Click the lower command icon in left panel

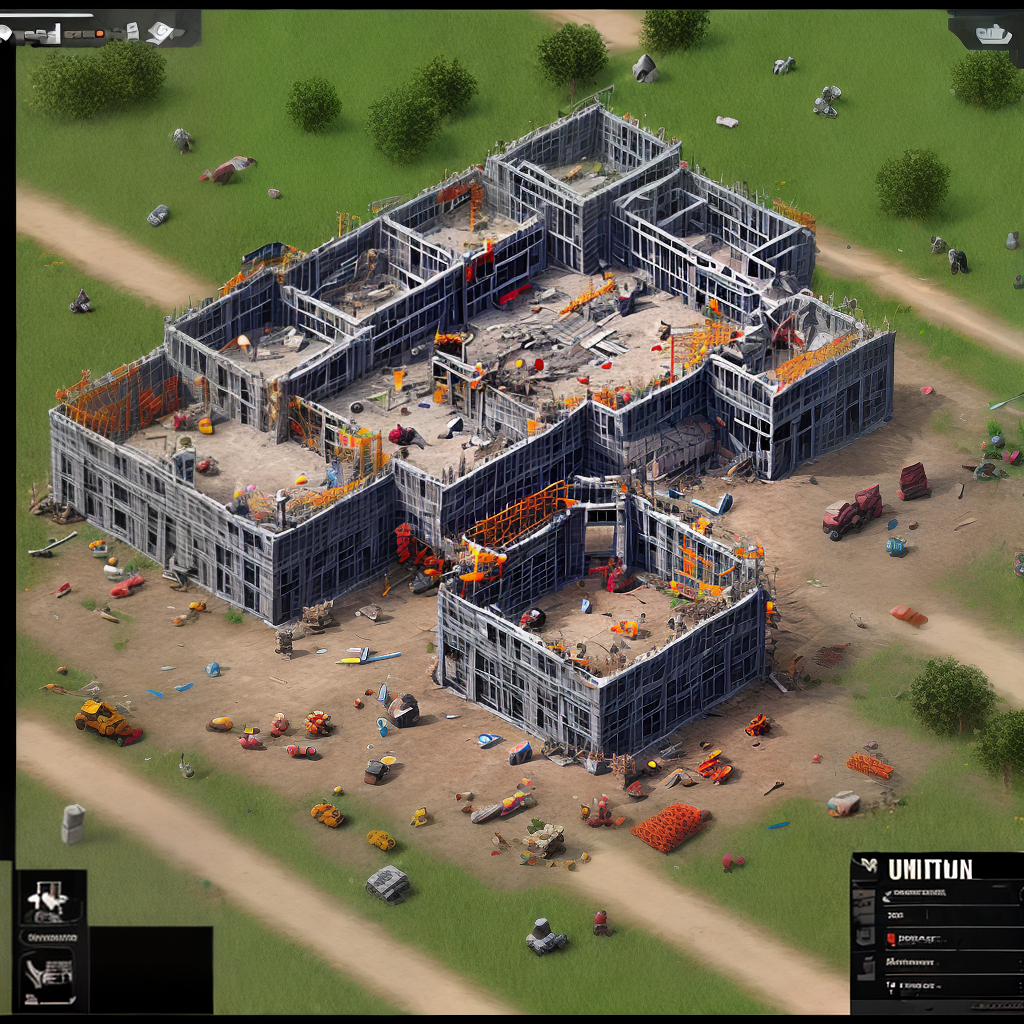click(49, 972)
